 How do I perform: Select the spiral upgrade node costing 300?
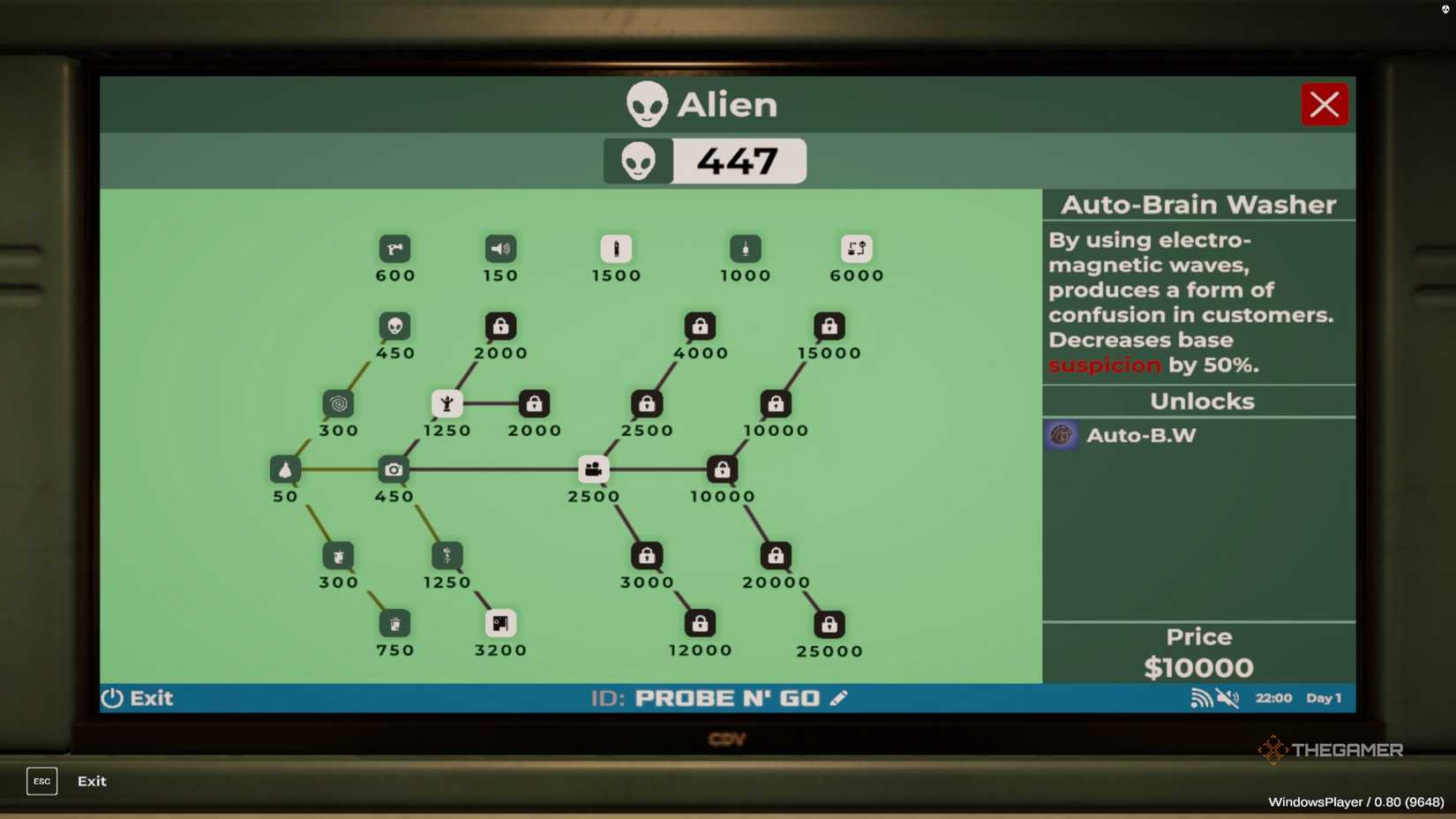pyautogui.click(x=338, y=404)
